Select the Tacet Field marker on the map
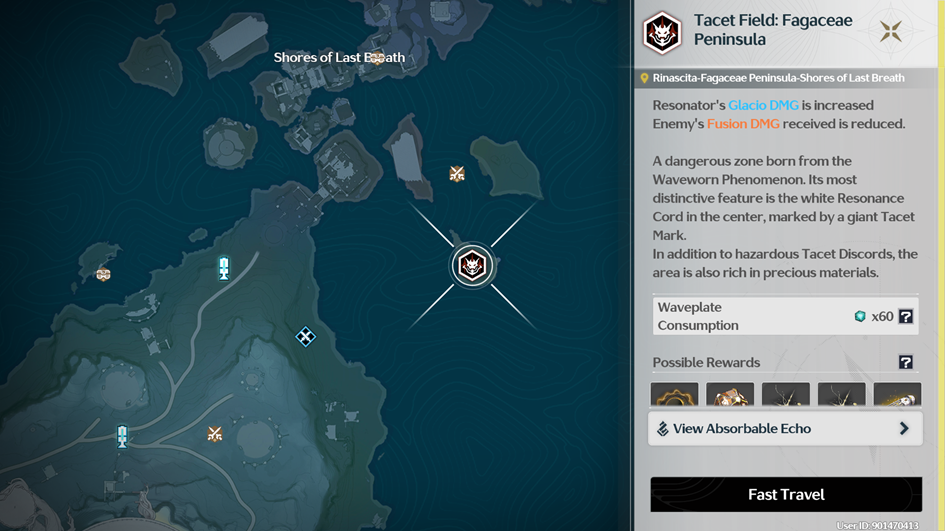This screenshot has width=945, height=531. (471, 265)
